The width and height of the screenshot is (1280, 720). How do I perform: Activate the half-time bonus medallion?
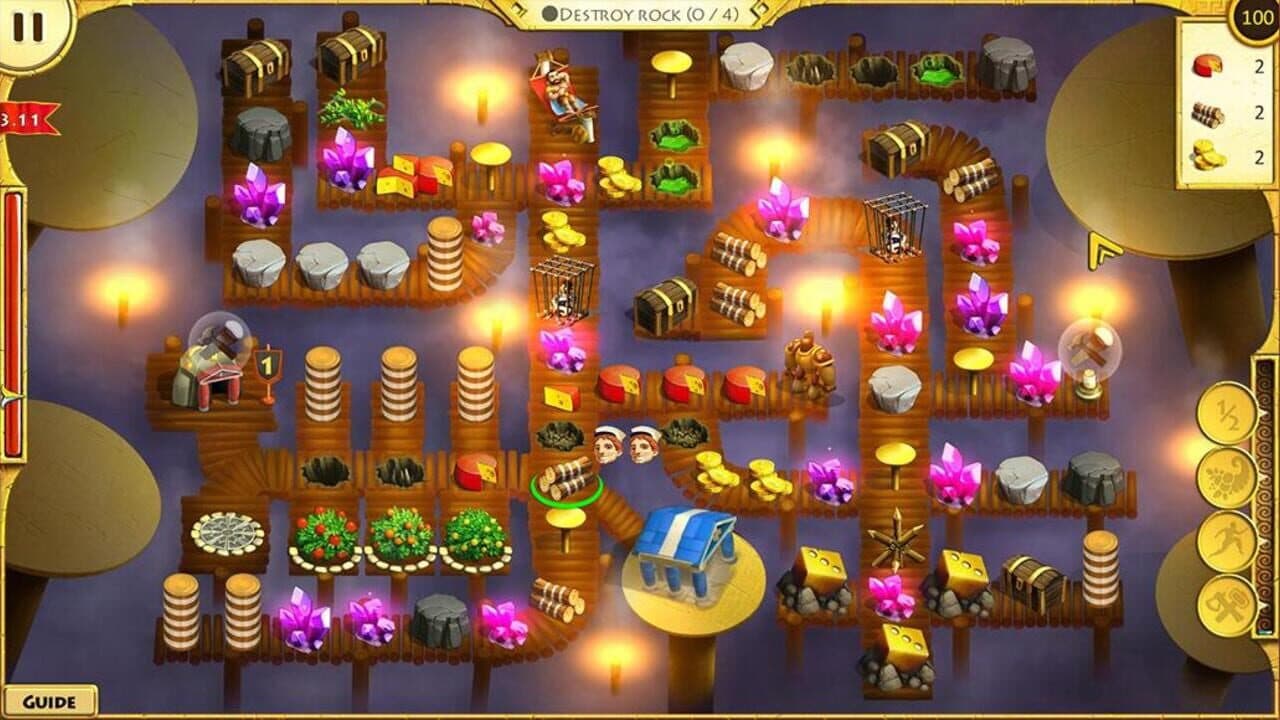coord(1224,416)
